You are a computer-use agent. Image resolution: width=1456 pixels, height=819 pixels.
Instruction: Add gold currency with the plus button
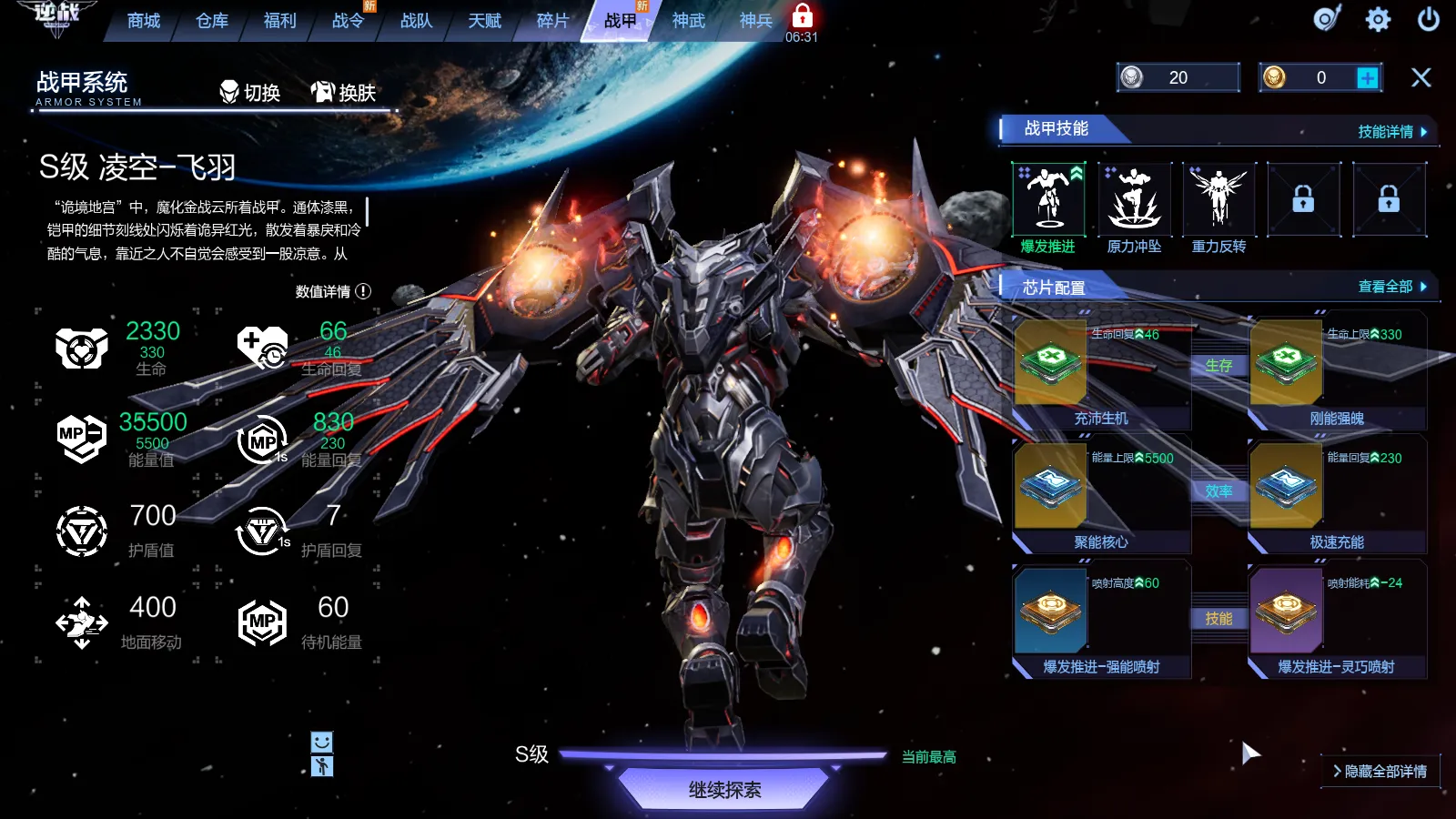pyautogui.click(x=1367, y=78)
